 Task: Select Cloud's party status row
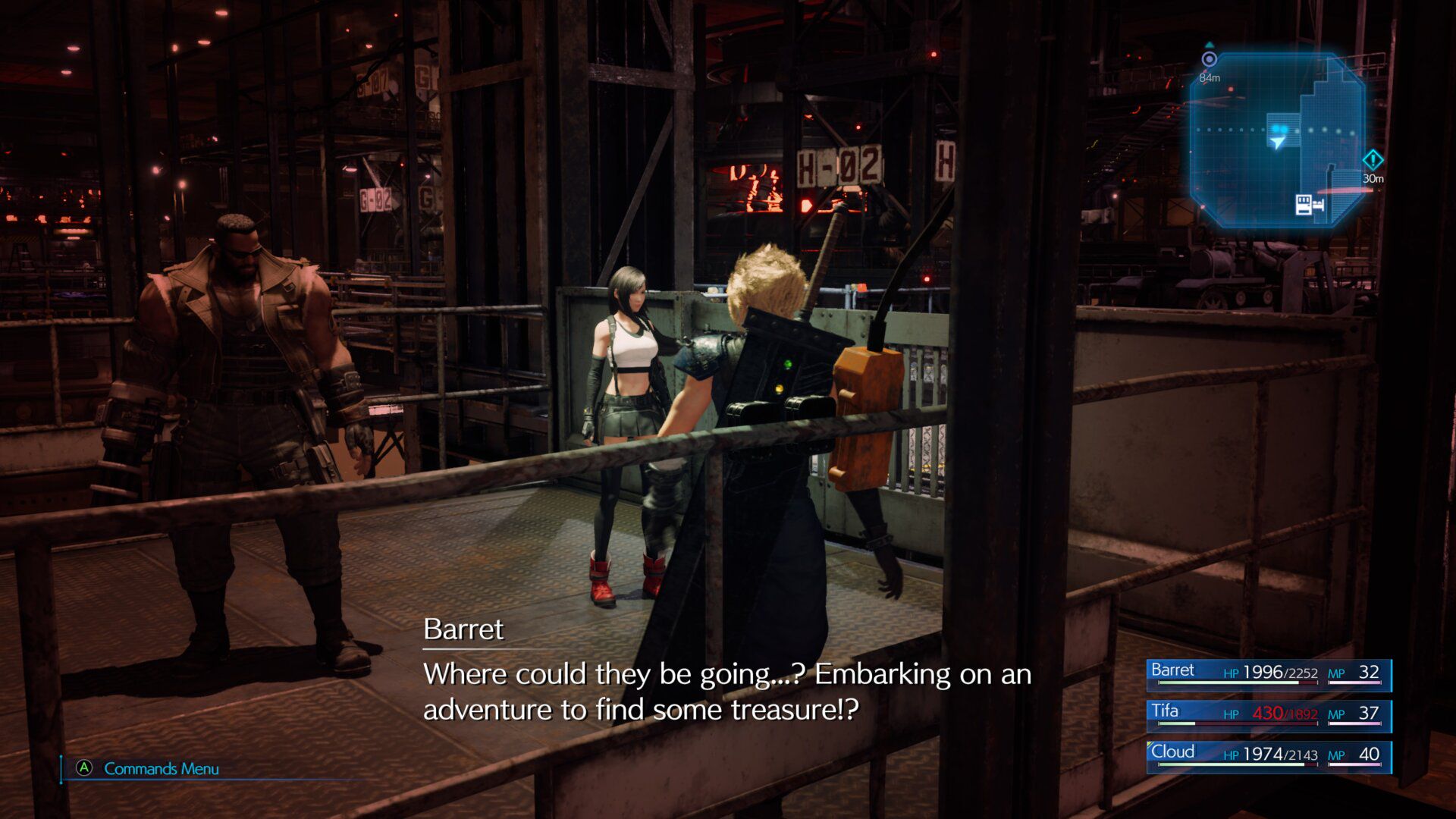(x=1268, y=756)
